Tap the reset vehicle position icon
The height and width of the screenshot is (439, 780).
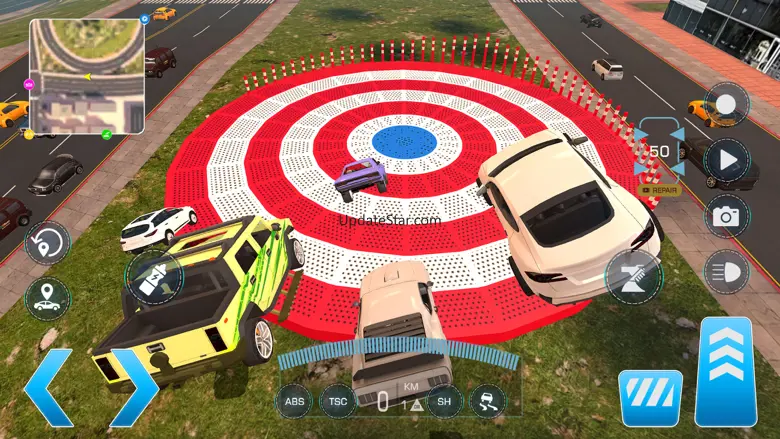(47, 243)
